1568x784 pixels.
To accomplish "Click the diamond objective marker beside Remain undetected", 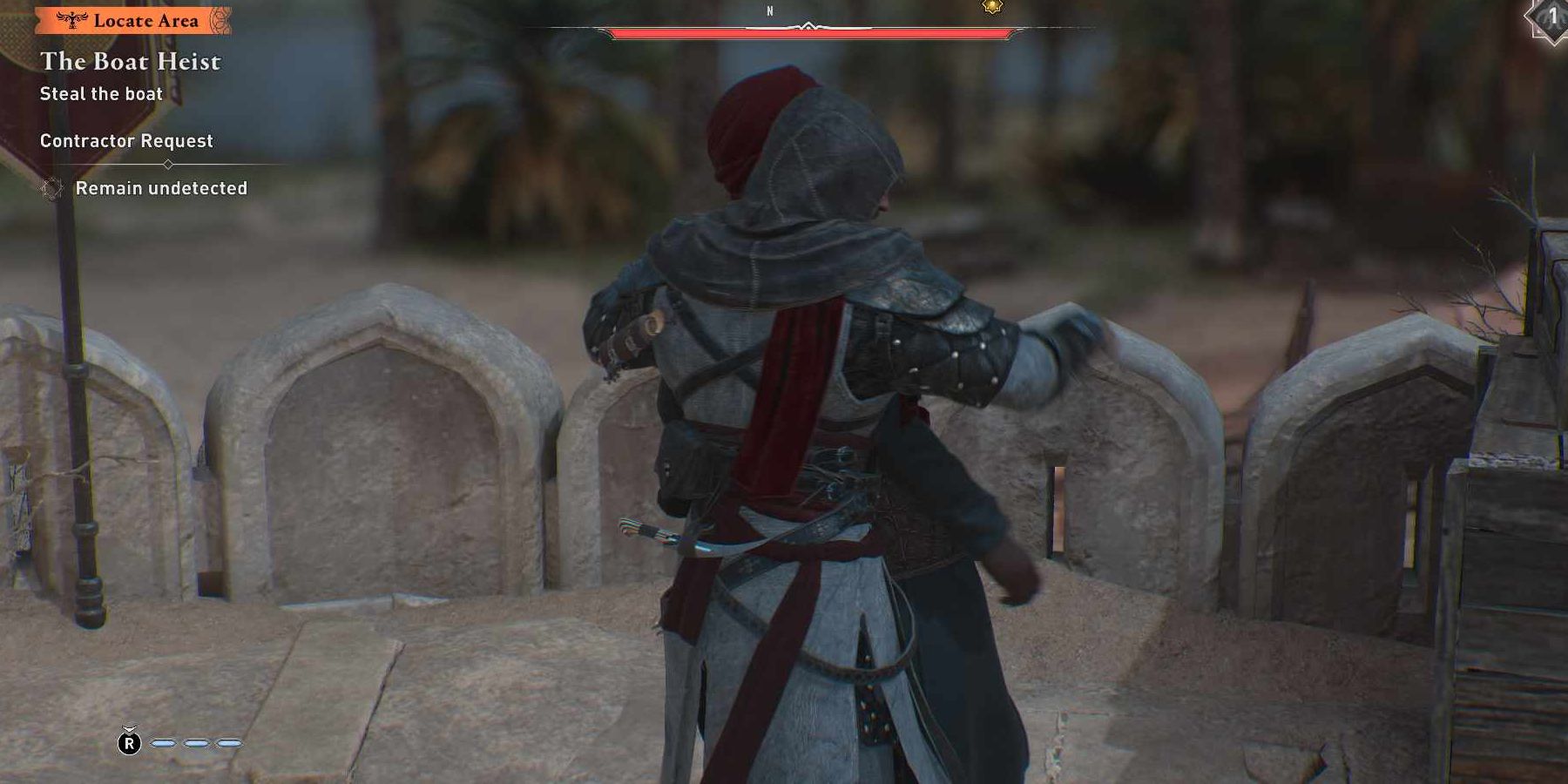I will click(x=52, y=189).
